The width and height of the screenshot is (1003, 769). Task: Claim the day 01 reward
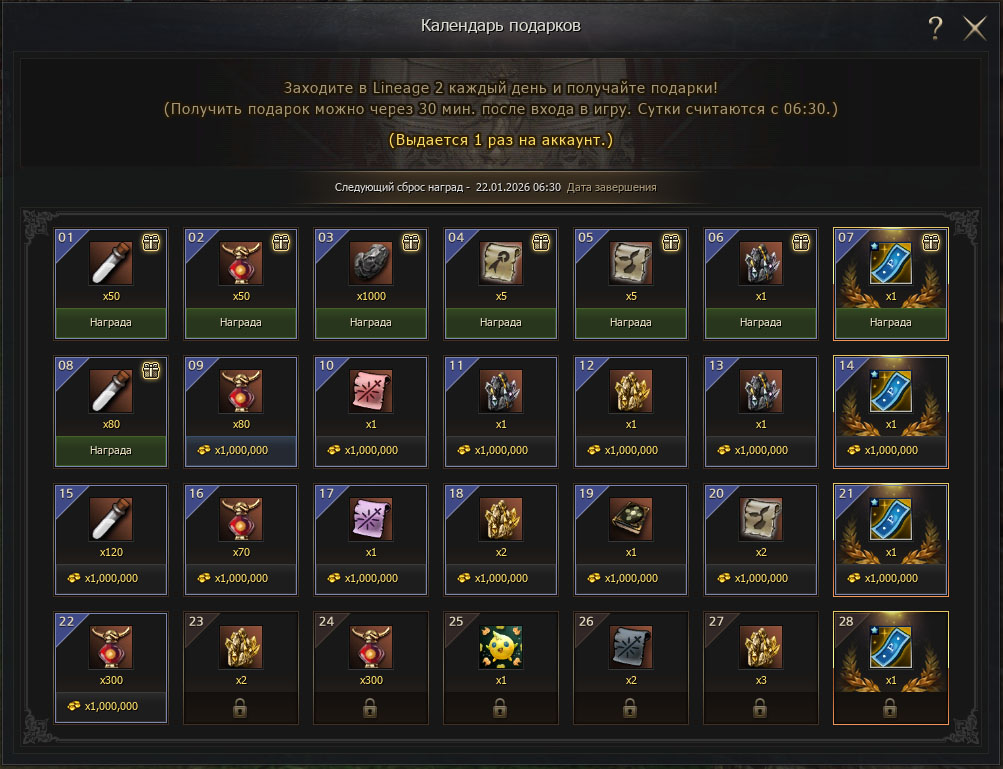click(x=110, y=323)
